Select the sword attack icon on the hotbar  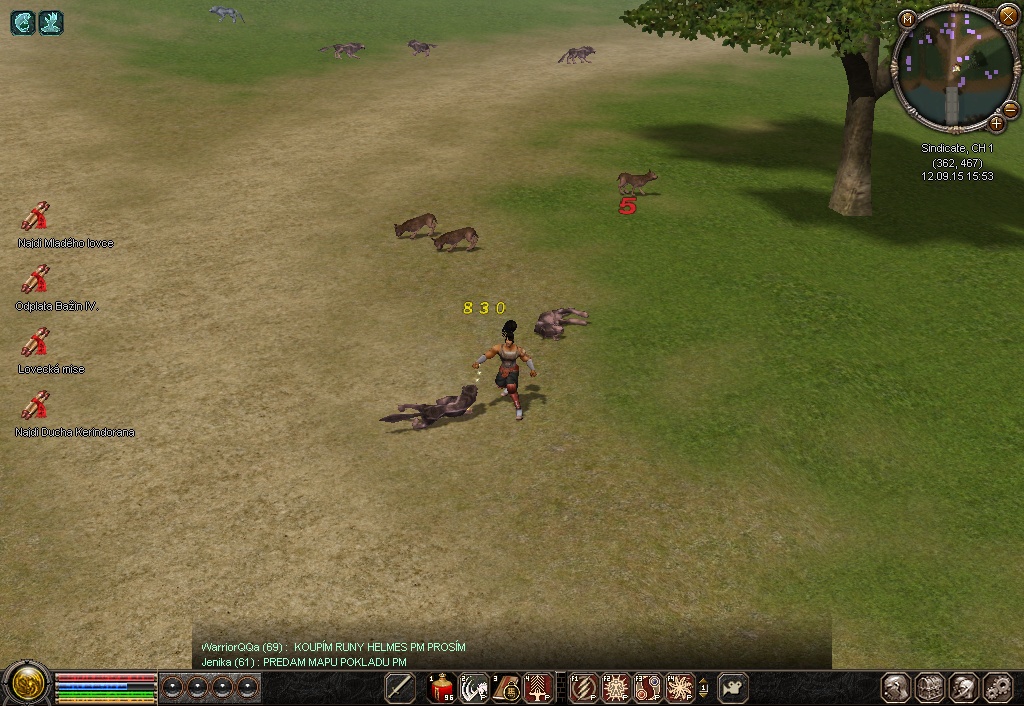point(400,688)
